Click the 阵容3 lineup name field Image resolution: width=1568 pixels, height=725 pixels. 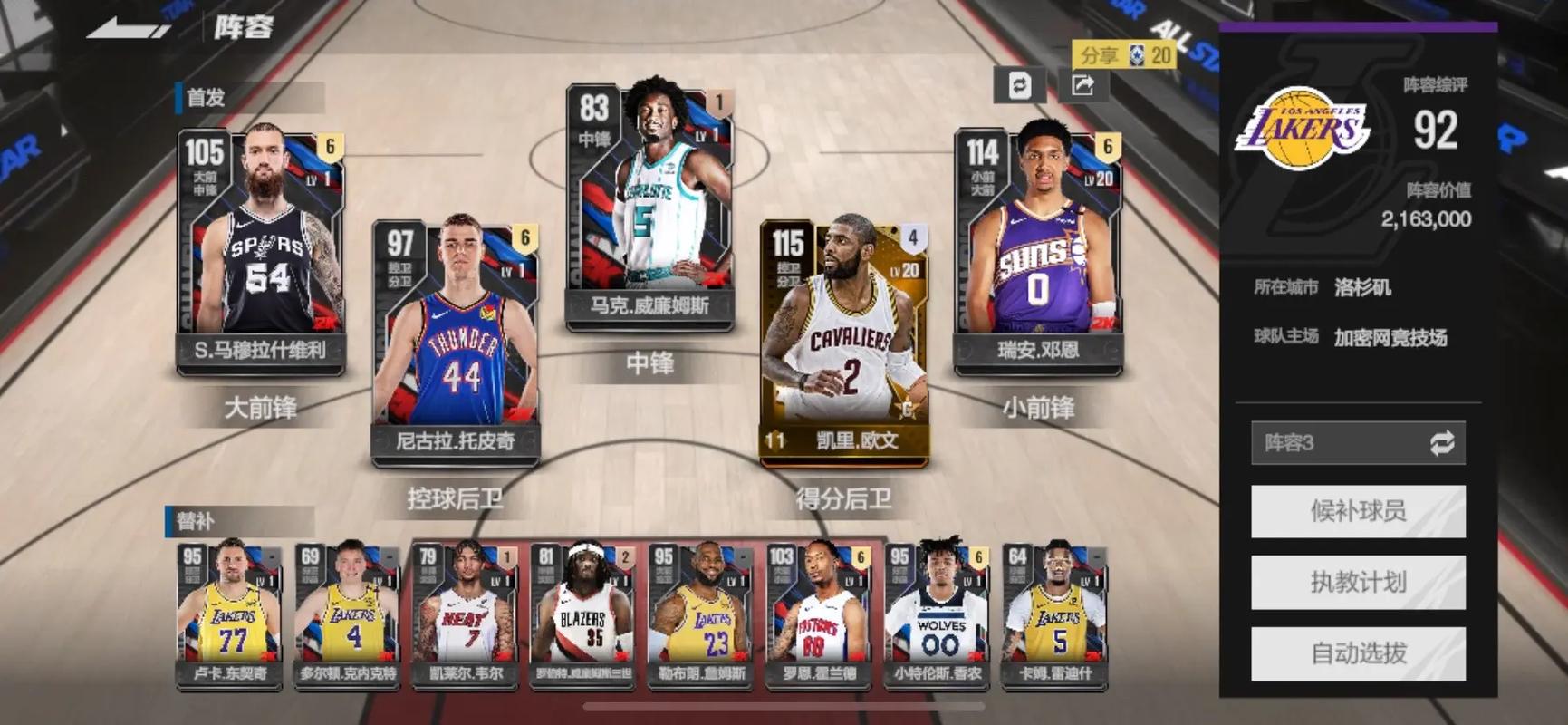click(x=1313, y=443)
